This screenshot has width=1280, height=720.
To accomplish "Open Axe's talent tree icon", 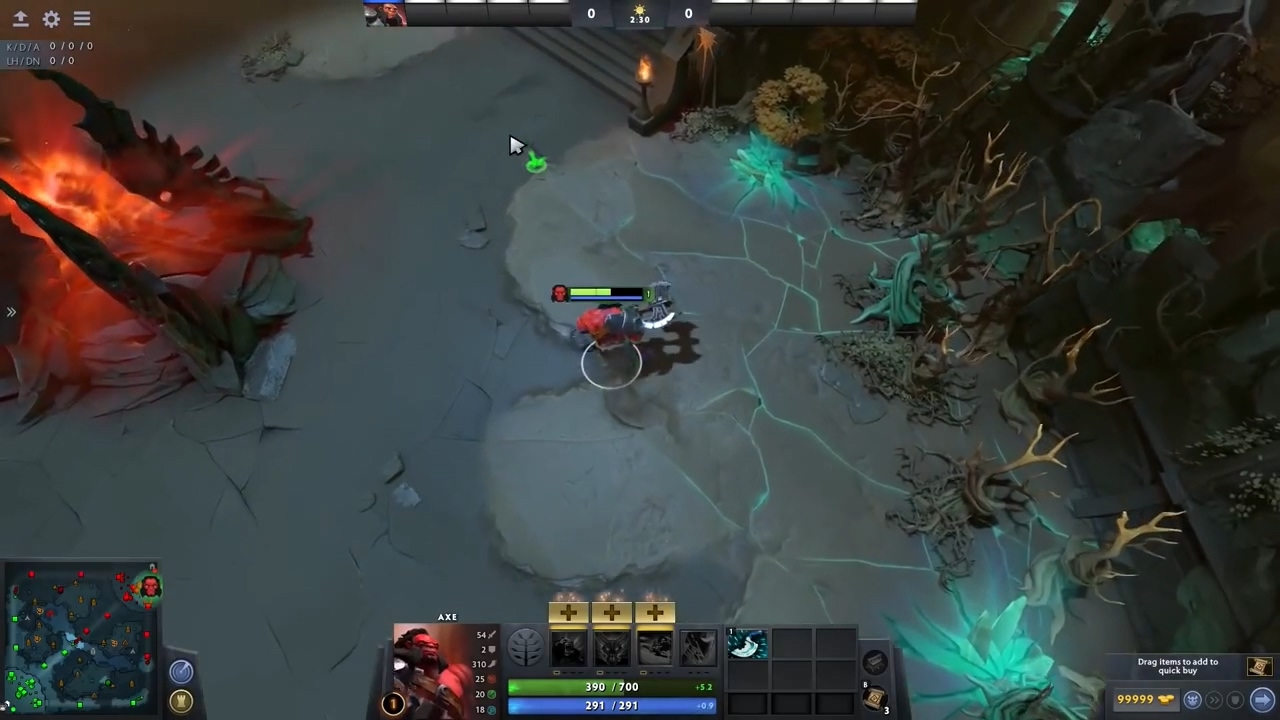I will 526,647.
